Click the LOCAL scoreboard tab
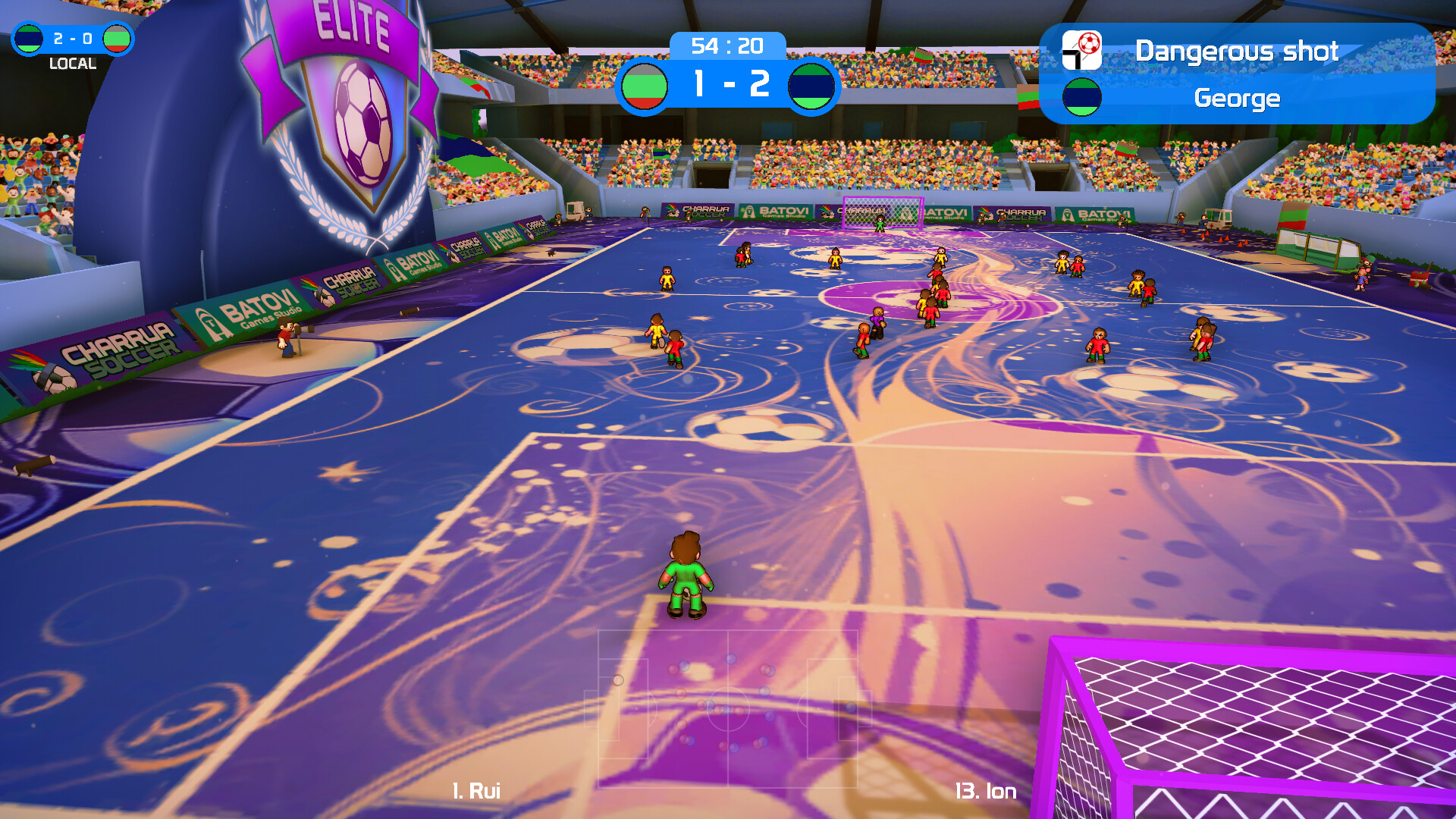The width and height of the screenshot is (1456, 819). click(x=74, y=64)
